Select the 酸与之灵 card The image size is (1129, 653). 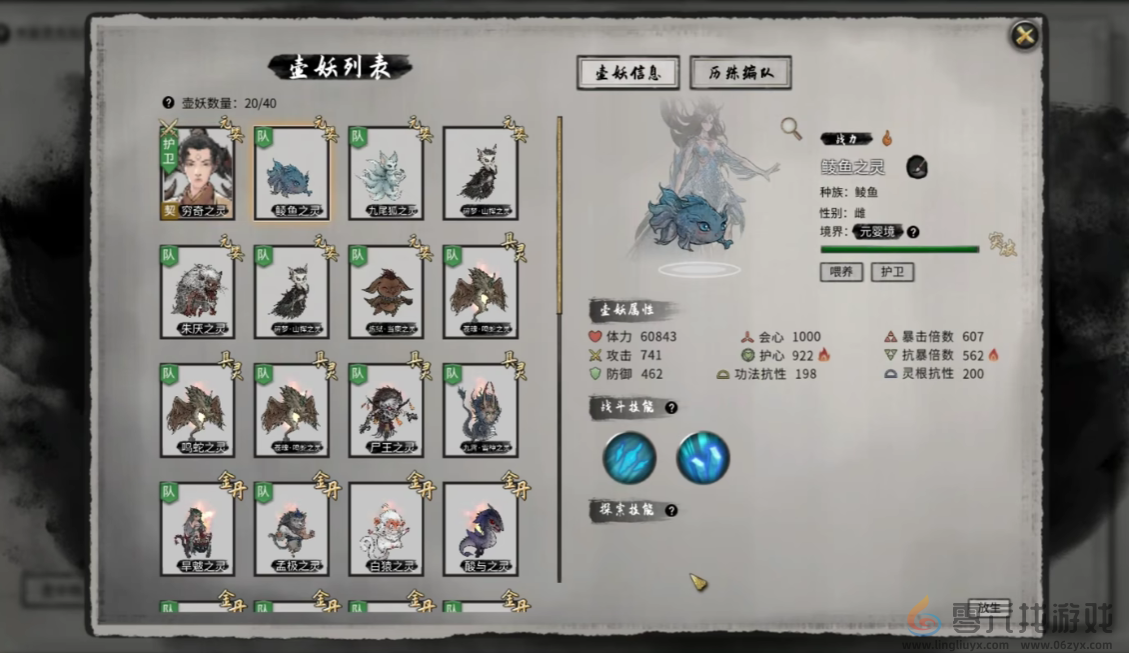480,529
